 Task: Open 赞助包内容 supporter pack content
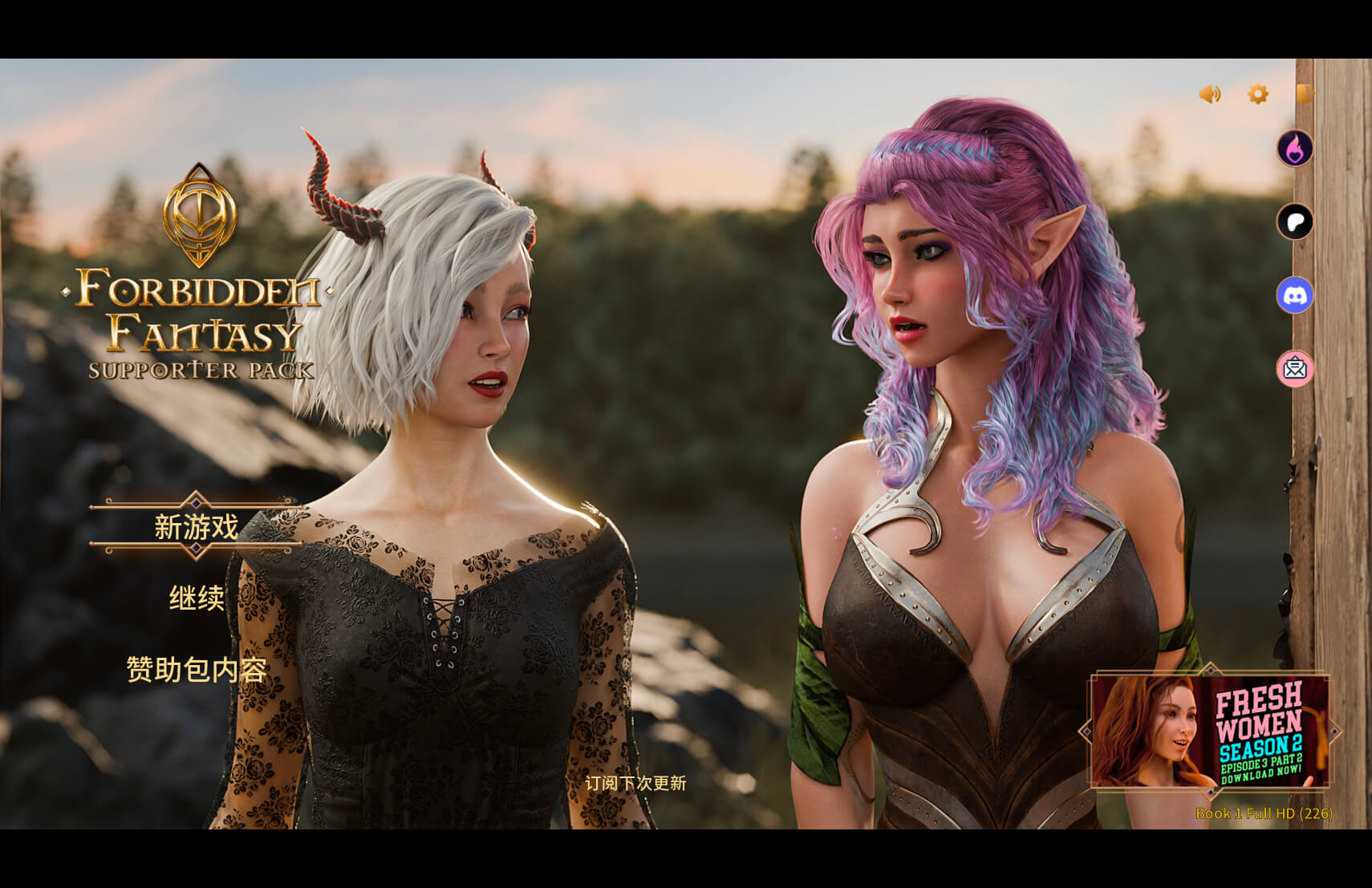coord(197,669)
